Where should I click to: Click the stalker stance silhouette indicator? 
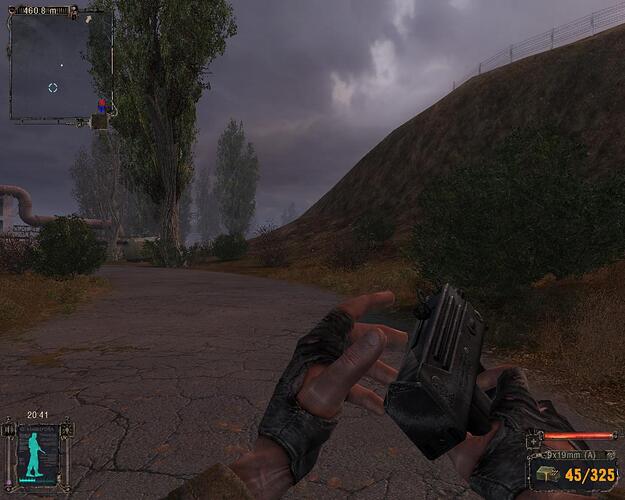tap(36, 456)
